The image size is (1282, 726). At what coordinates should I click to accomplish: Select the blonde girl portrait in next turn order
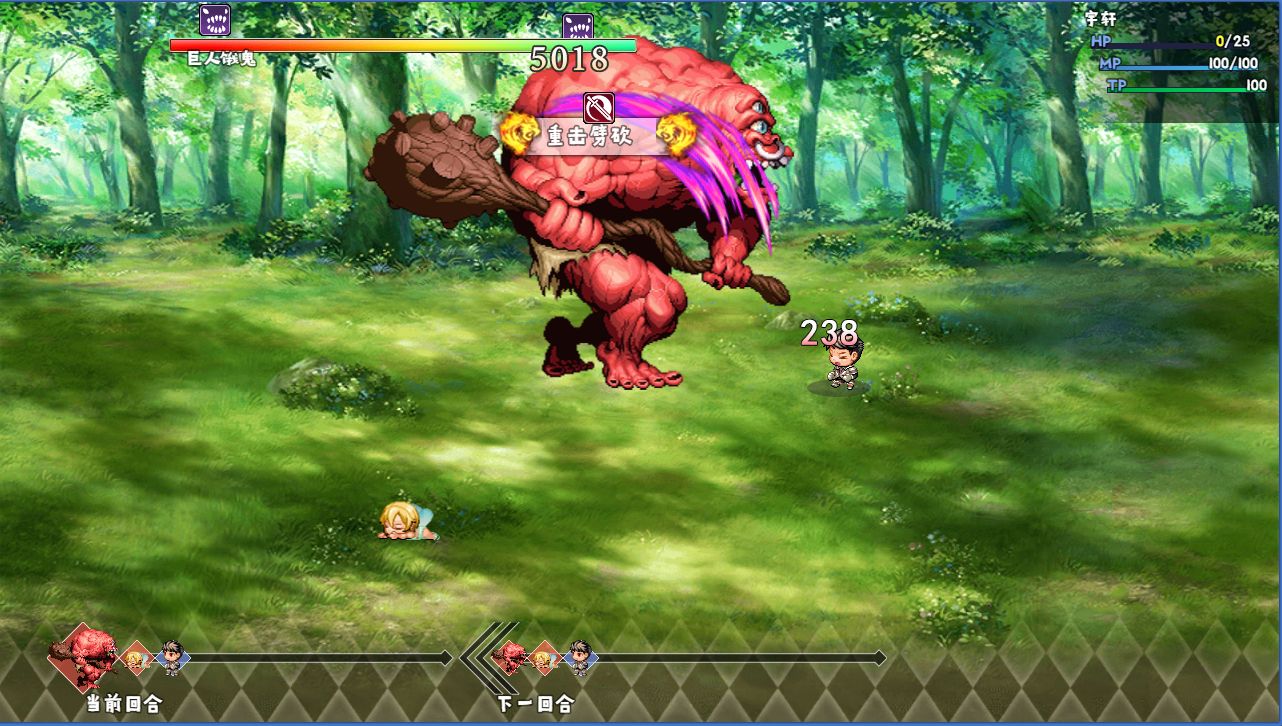(x=544, y=658)
